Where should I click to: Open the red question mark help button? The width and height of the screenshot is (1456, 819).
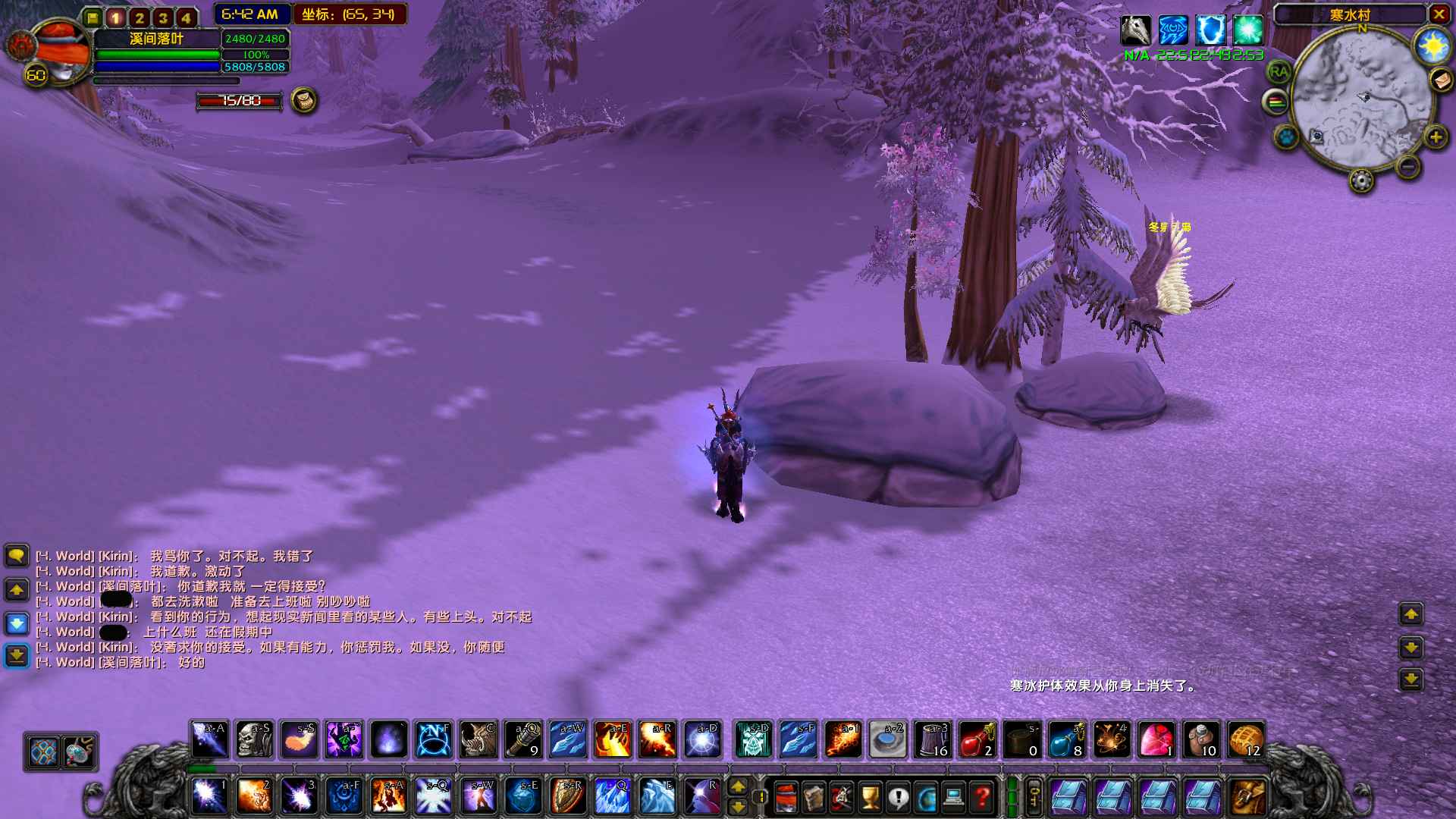click(x=982, y=798)
